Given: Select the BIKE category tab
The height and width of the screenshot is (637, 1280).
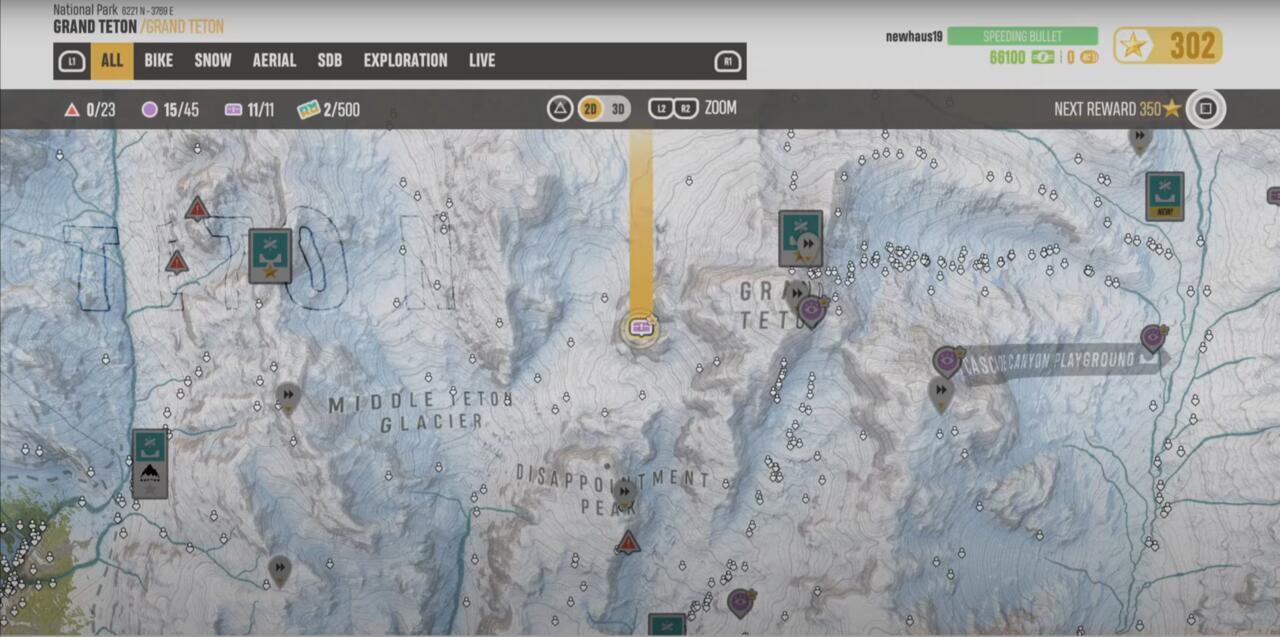Looking at the screenshot, I should pyautogui.click(x=158, y=61).
